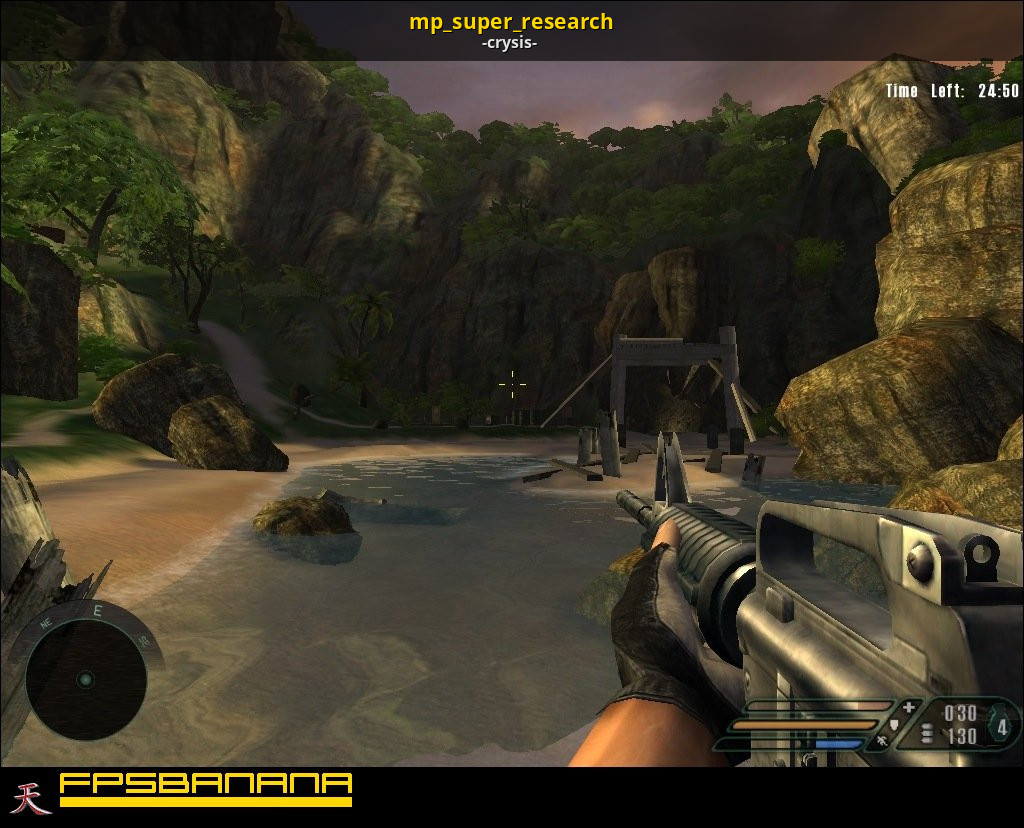Click the running man stamina icon
This screenshot has width=1024, height=828.
(x=882, y=742)
